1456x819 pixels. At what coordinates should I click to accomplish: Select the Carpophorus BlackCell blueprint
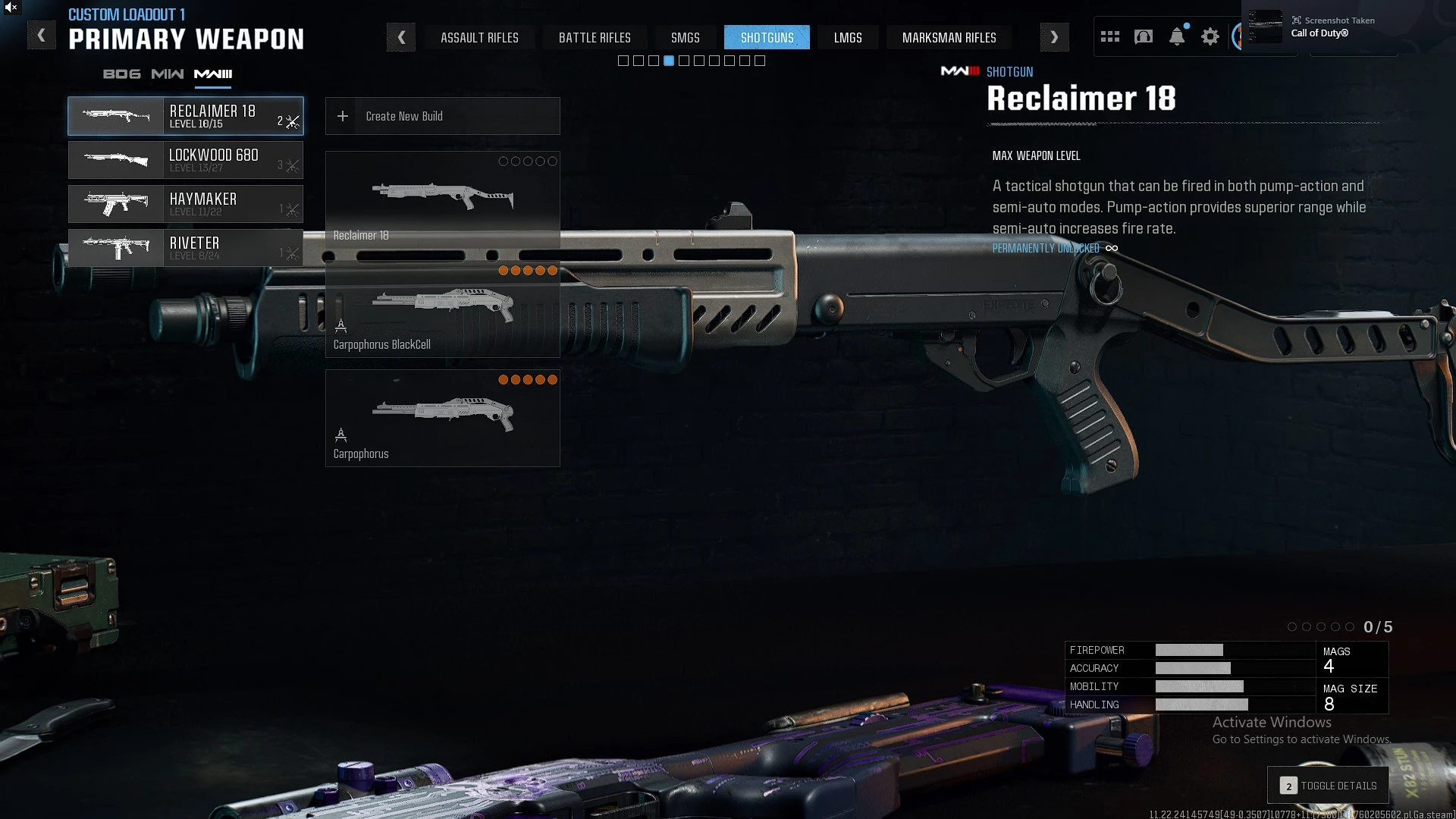point(442,309)
